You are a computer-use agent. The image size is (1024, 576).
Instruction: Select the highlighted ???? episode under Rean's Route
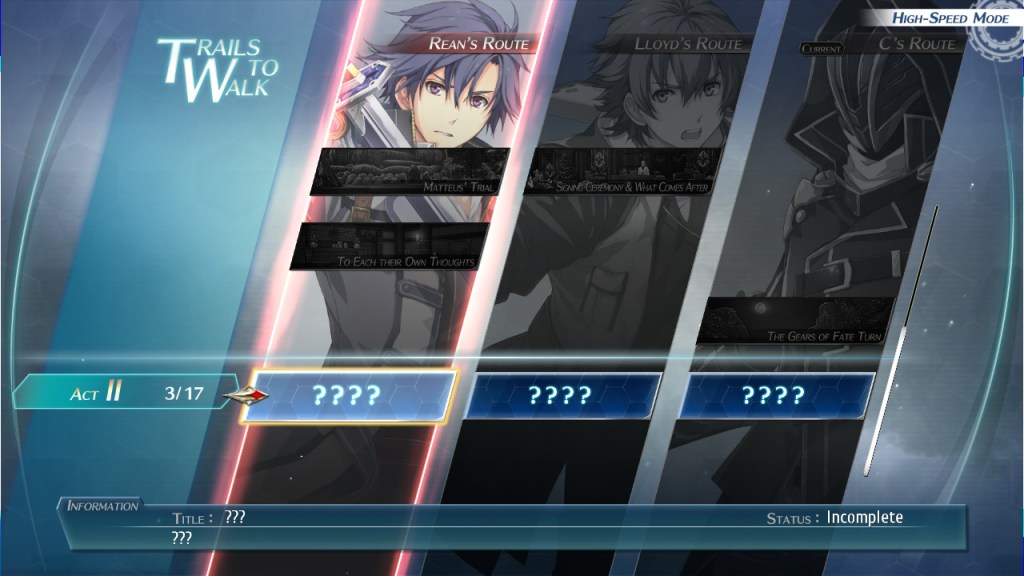point(349,395)
